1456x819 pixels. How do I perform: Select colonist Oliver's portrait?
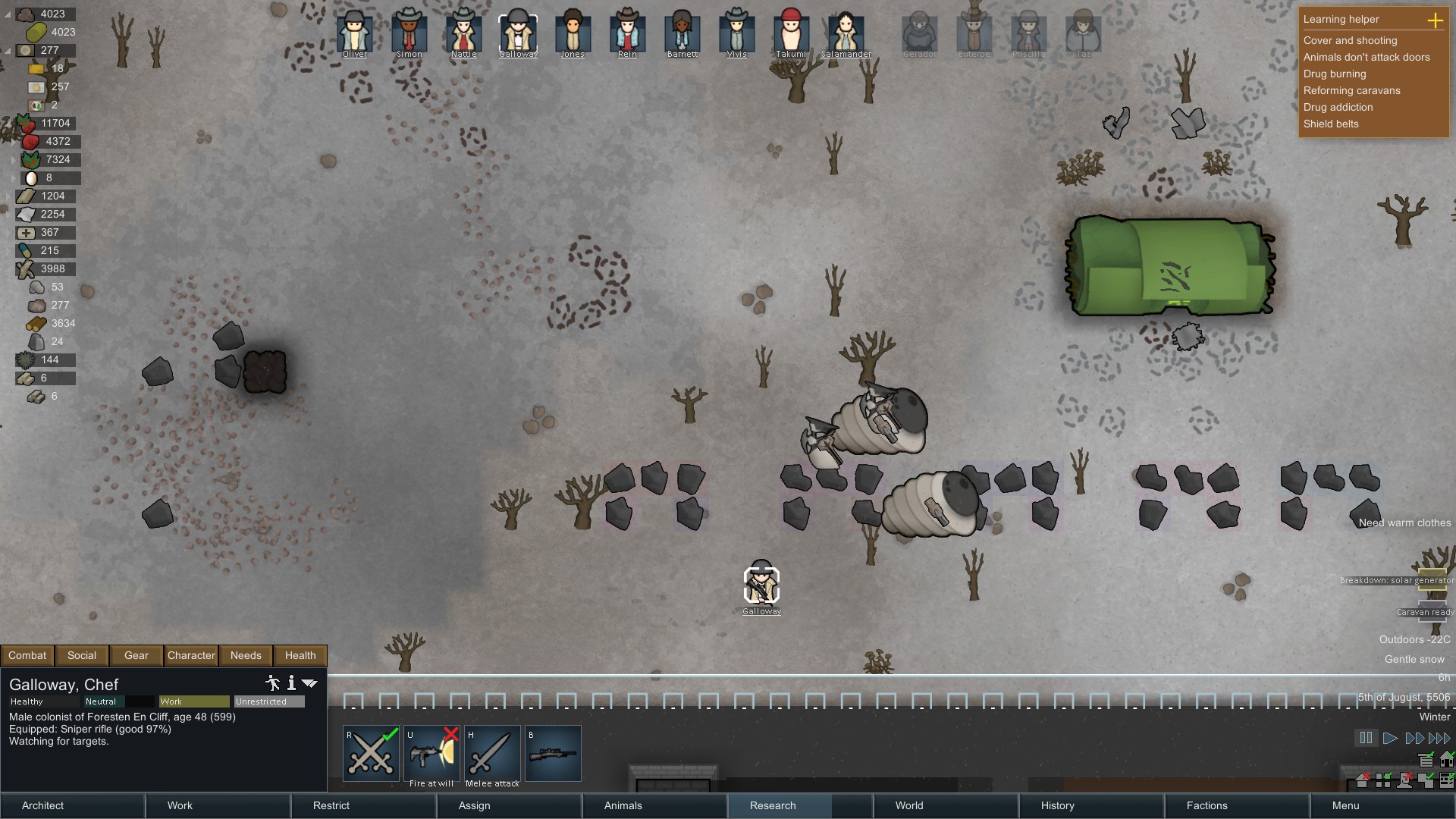(x=355, y=33)
